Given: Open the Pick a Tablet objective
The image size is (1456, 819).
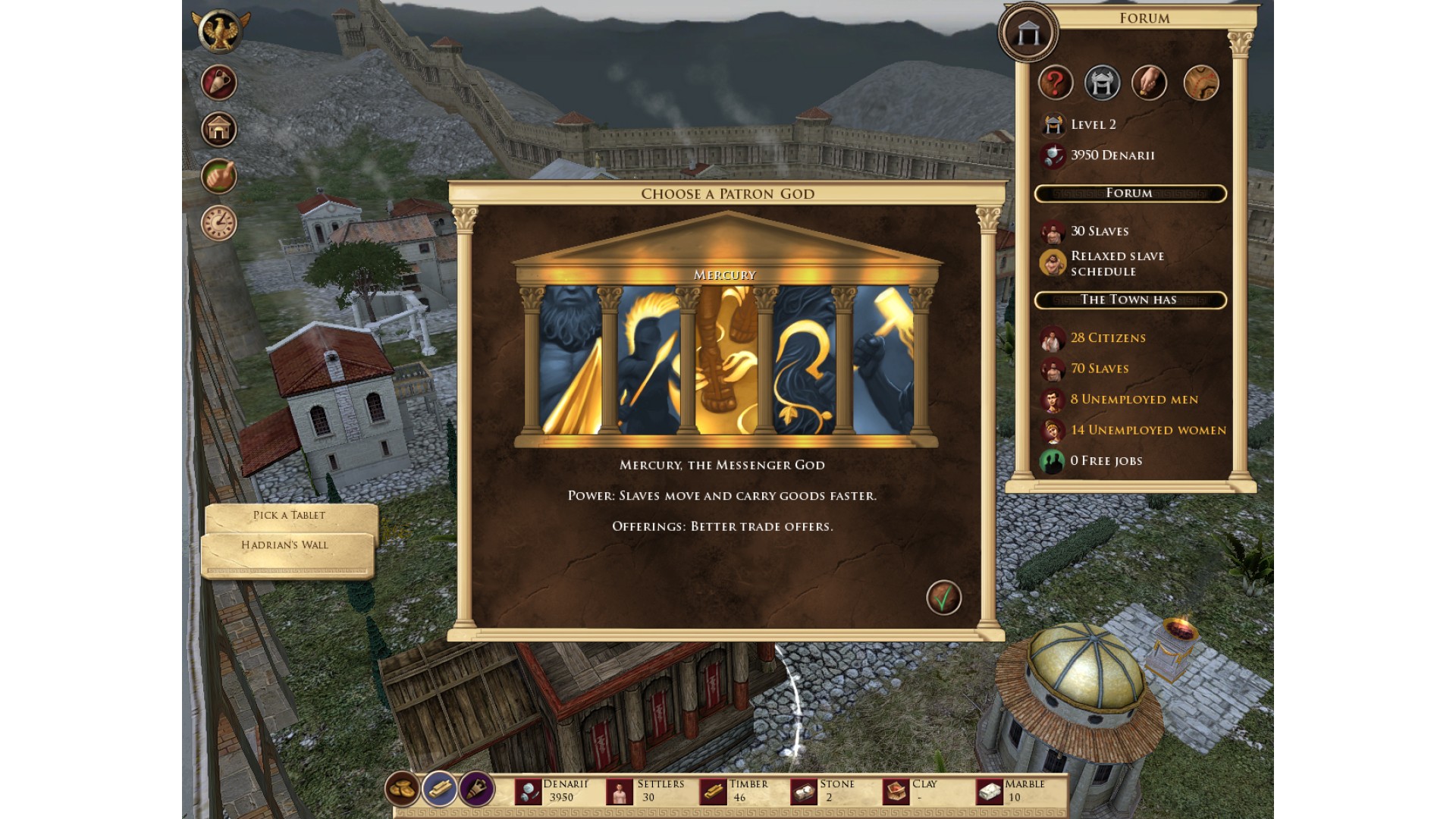Looking at the screenshot, I should 290,516.
